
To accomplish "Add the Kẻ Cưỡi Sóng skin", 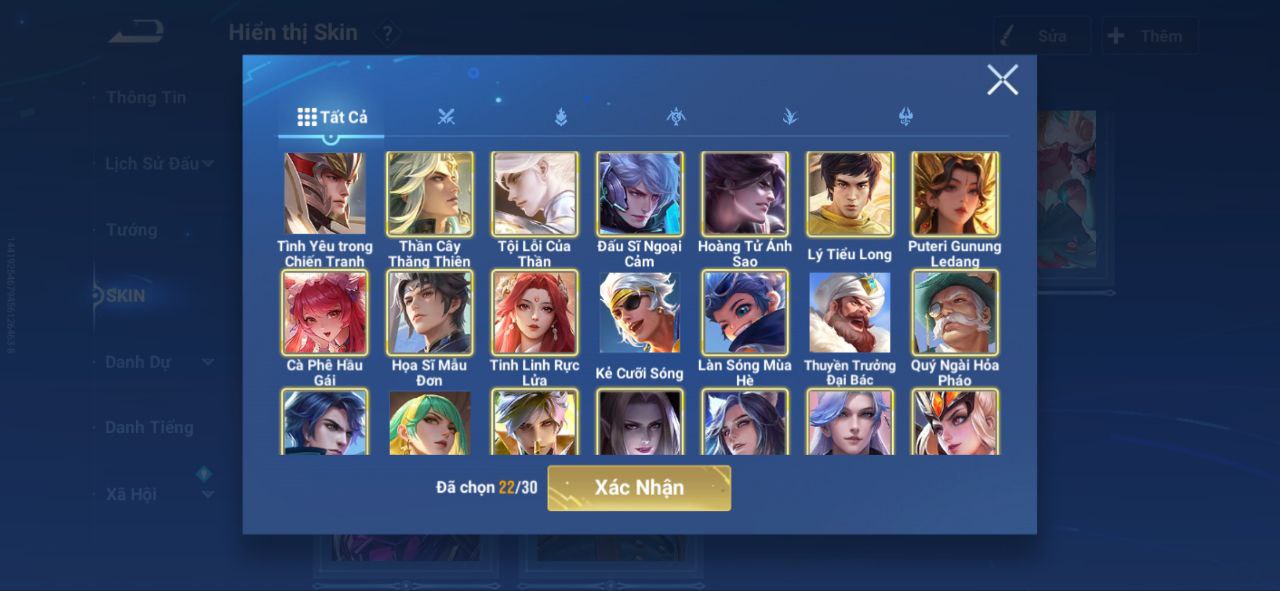I will pyautogui.click(x=640, y=312).
